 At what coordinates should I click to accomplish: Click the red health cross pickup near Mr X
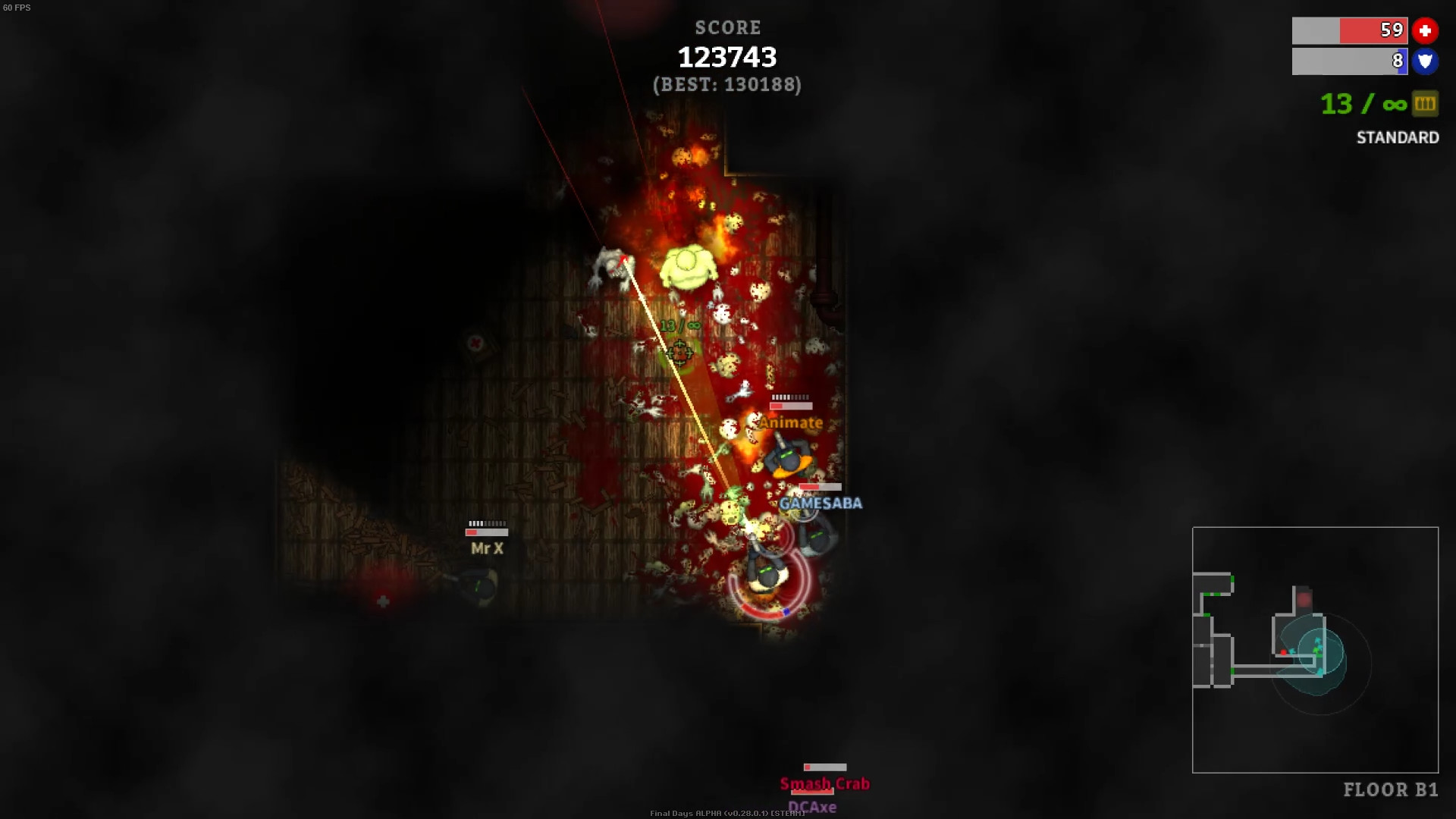pyautogui.click(x=384, y=601)
